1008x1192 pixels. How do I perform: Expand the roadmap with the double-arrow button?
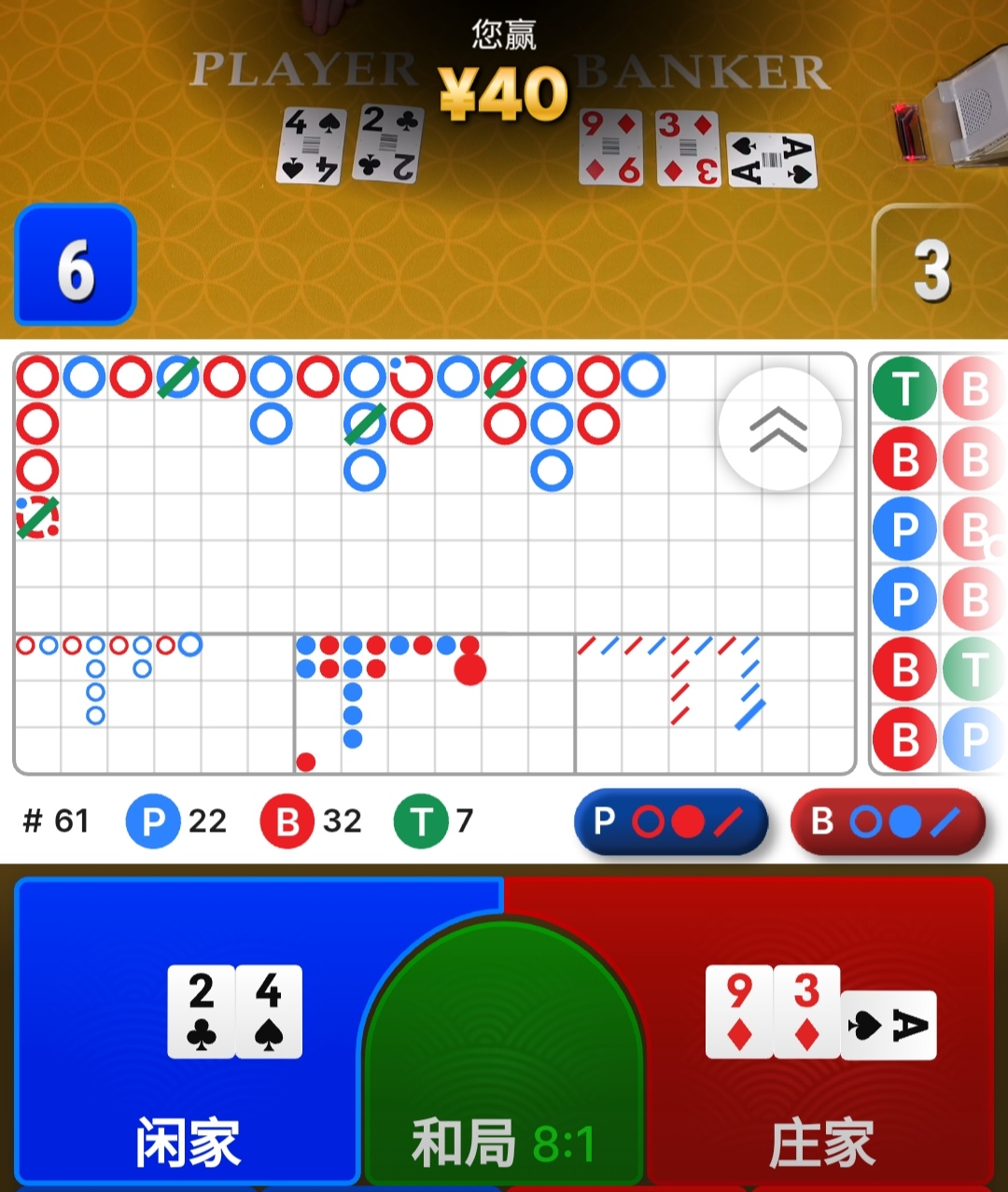(x=779, y=429)
